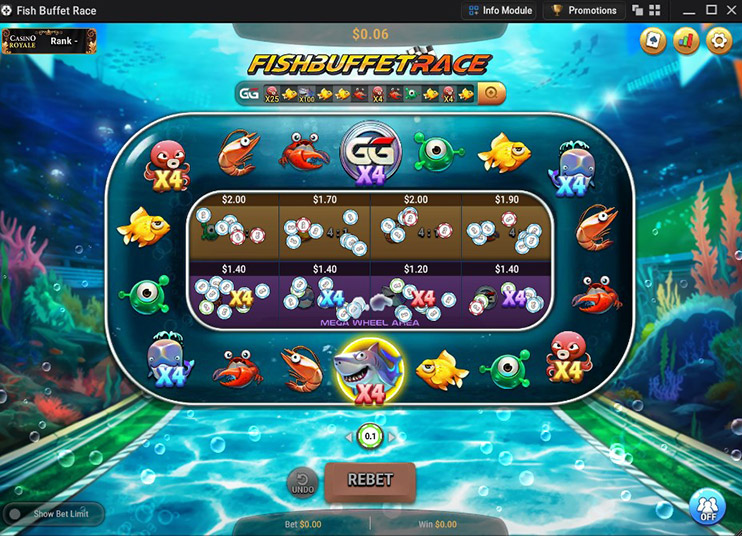Show the bar chart statistics
This screenshot has height=536, width=742.
click(x=686, y=41)
